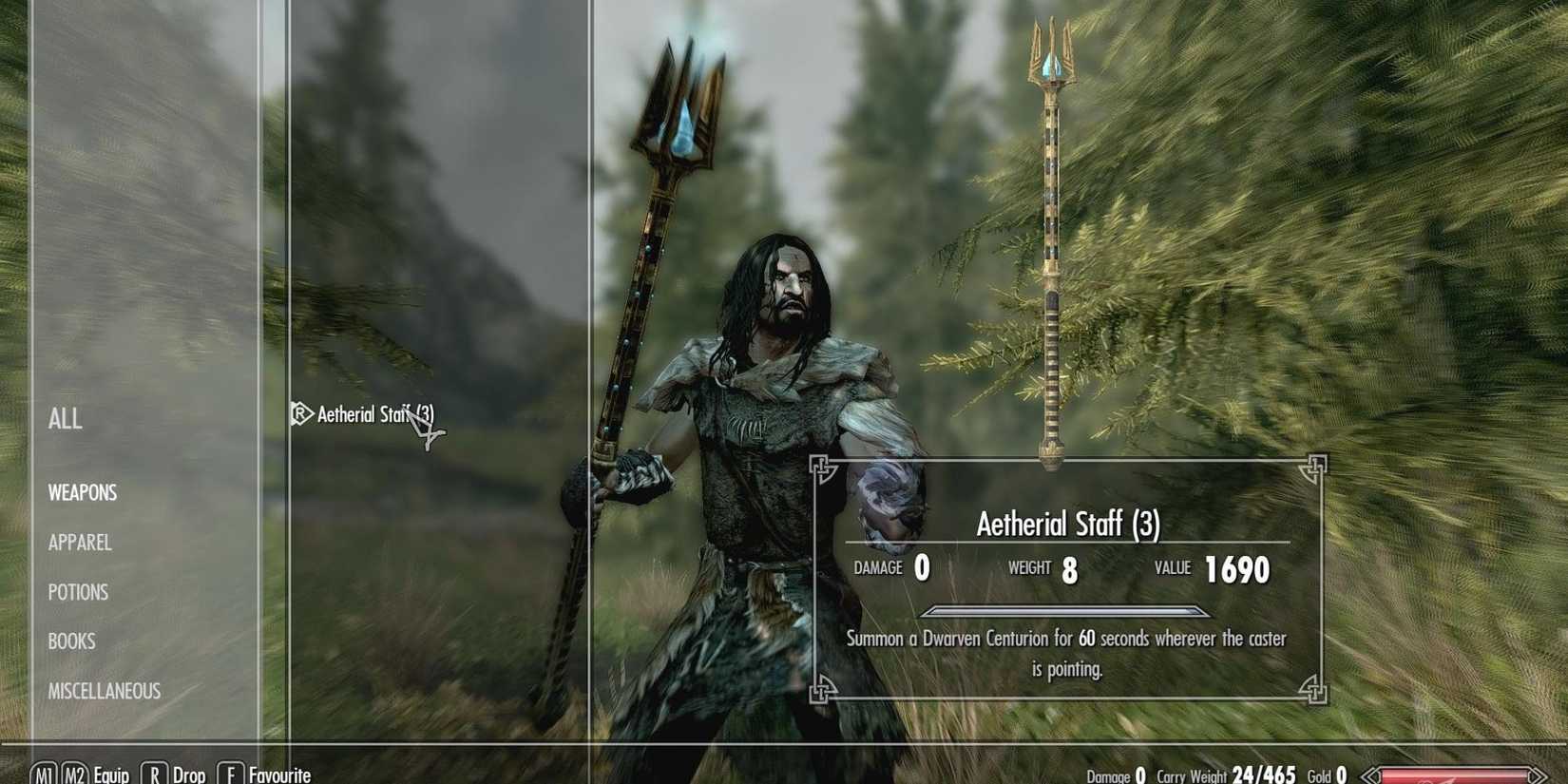
Task: Click the left chevron beside the health bar
Action: (x=1371, y=776)
